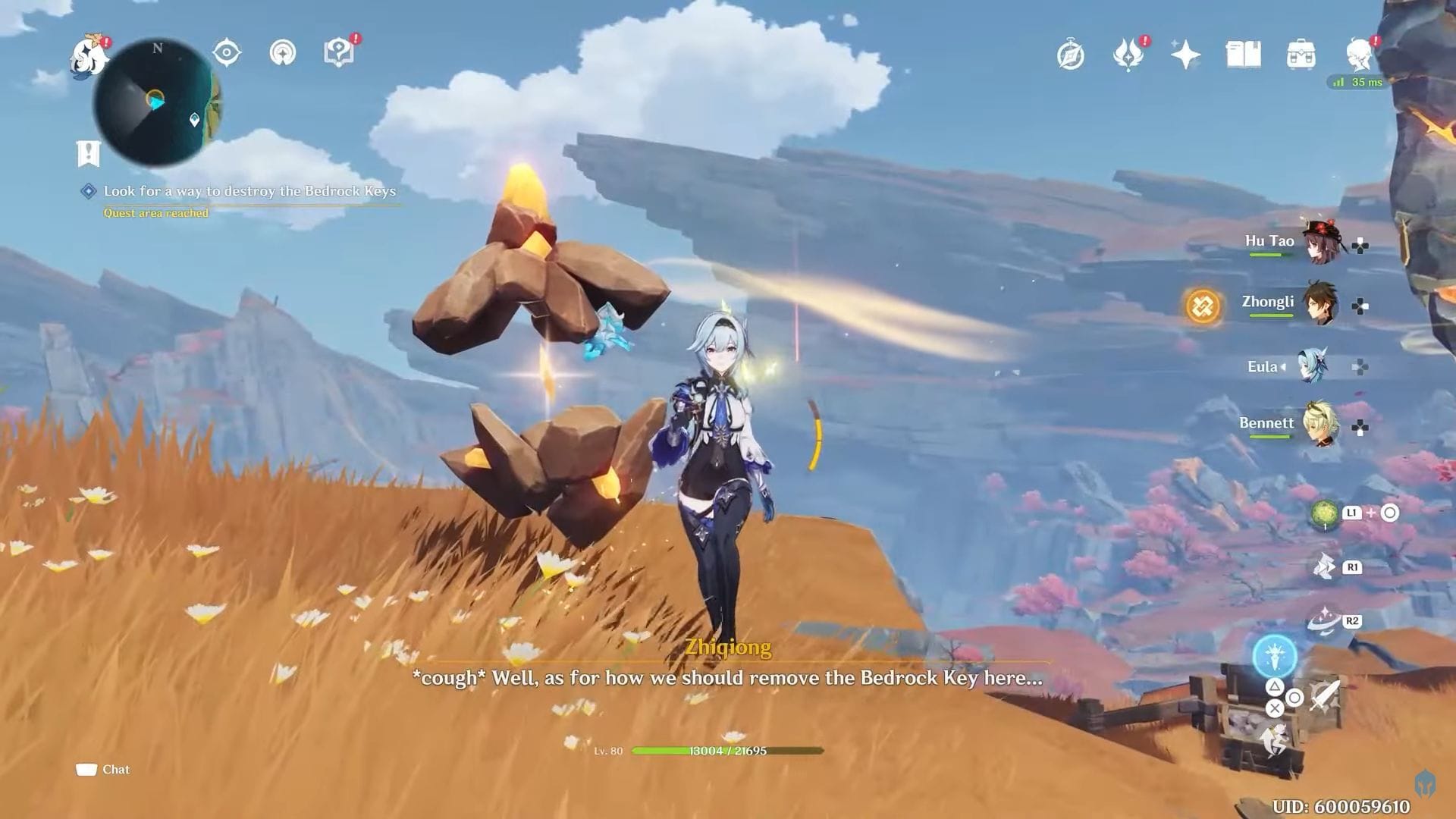Image resolution: width=1456 pixels, height=819 pixels.
Task: Select the navigation tracker icon
Action: 282,53
